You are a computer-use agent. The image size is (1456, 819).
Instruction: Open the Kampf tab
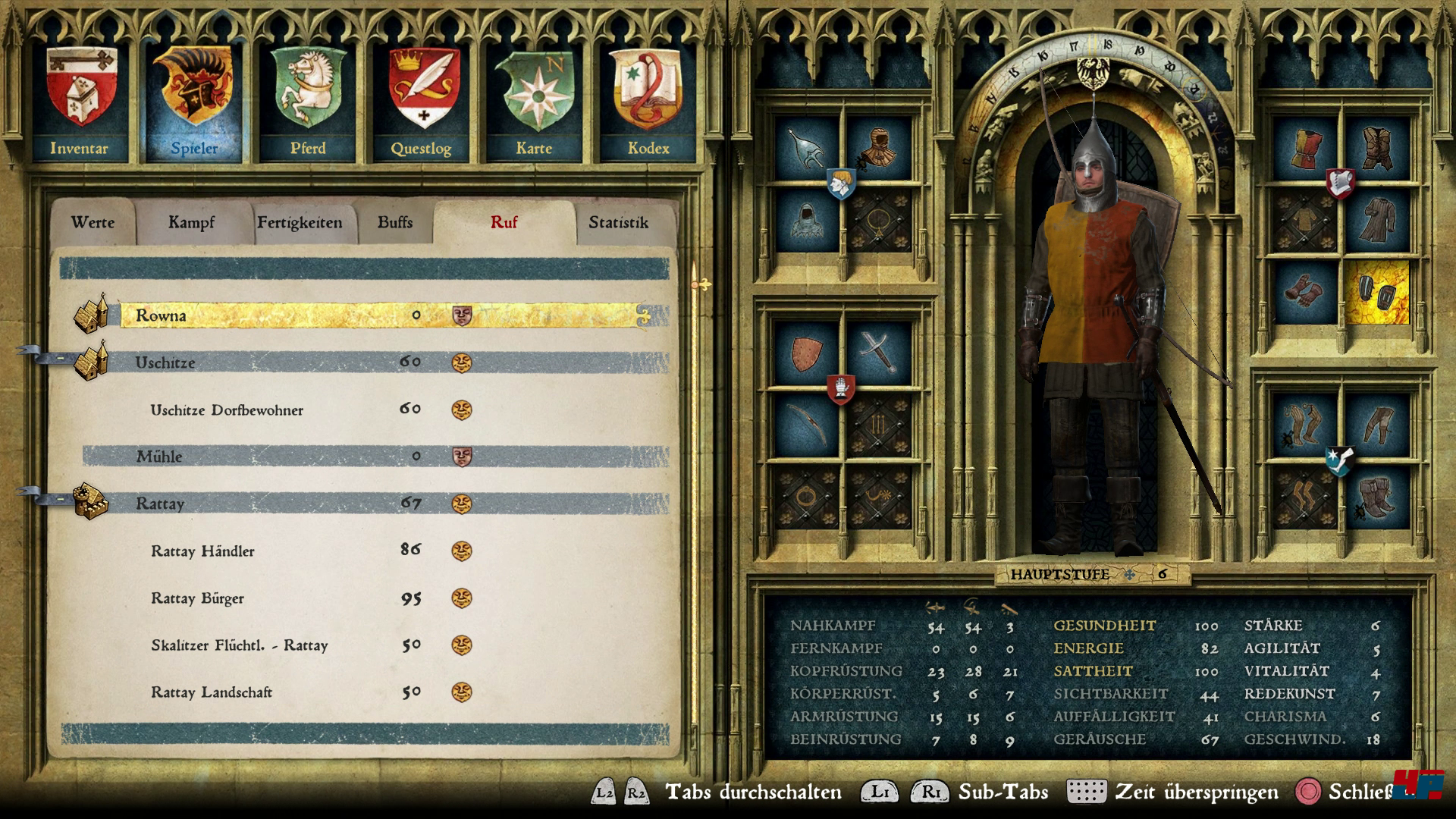[191, 222]
